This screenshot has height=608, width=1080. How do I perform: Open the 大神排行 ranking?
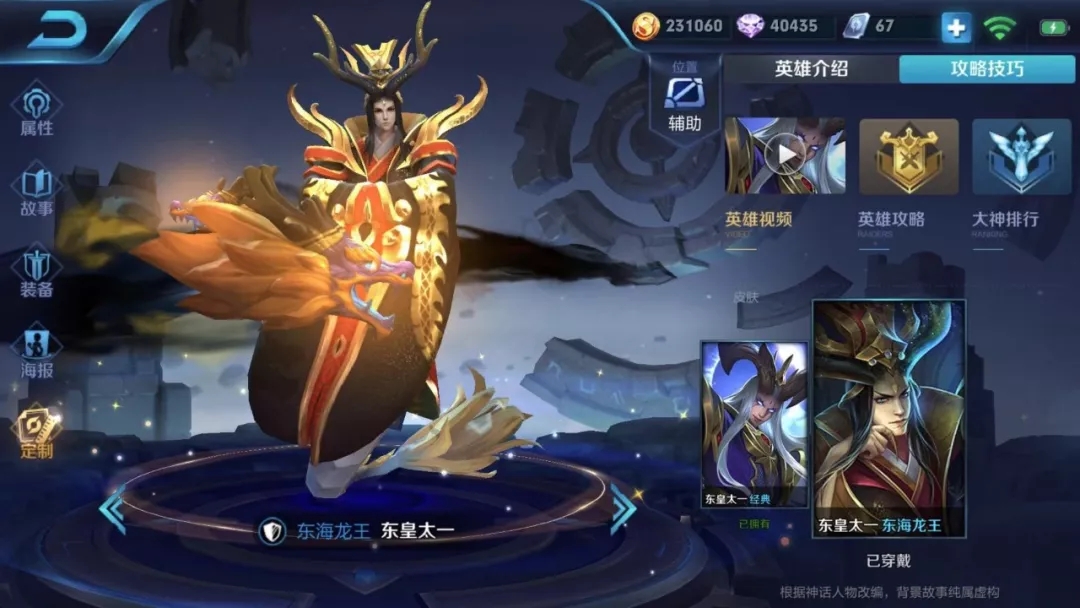tap(1020, 158)
